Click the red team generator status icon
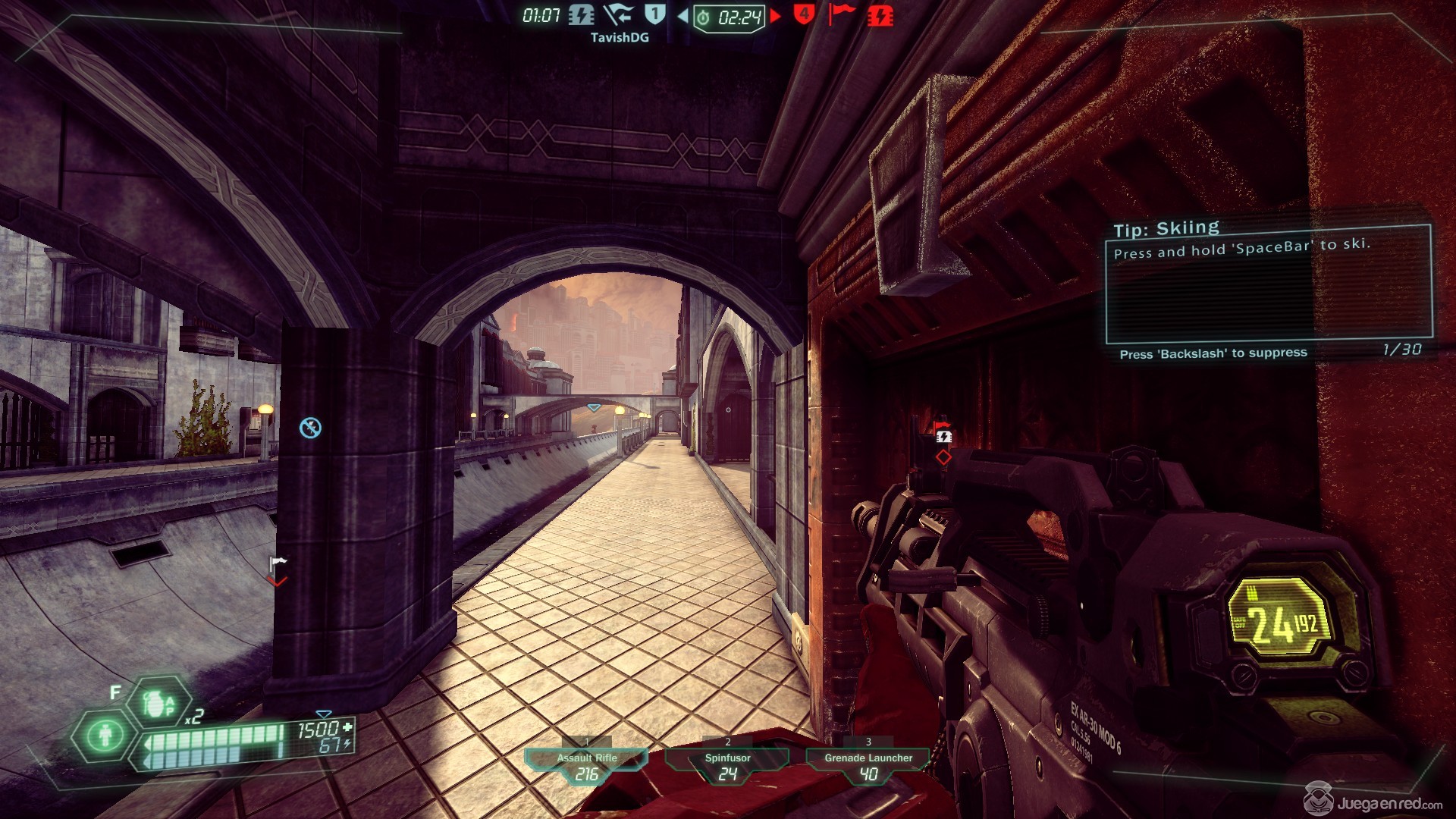 [x=880, y=15]
